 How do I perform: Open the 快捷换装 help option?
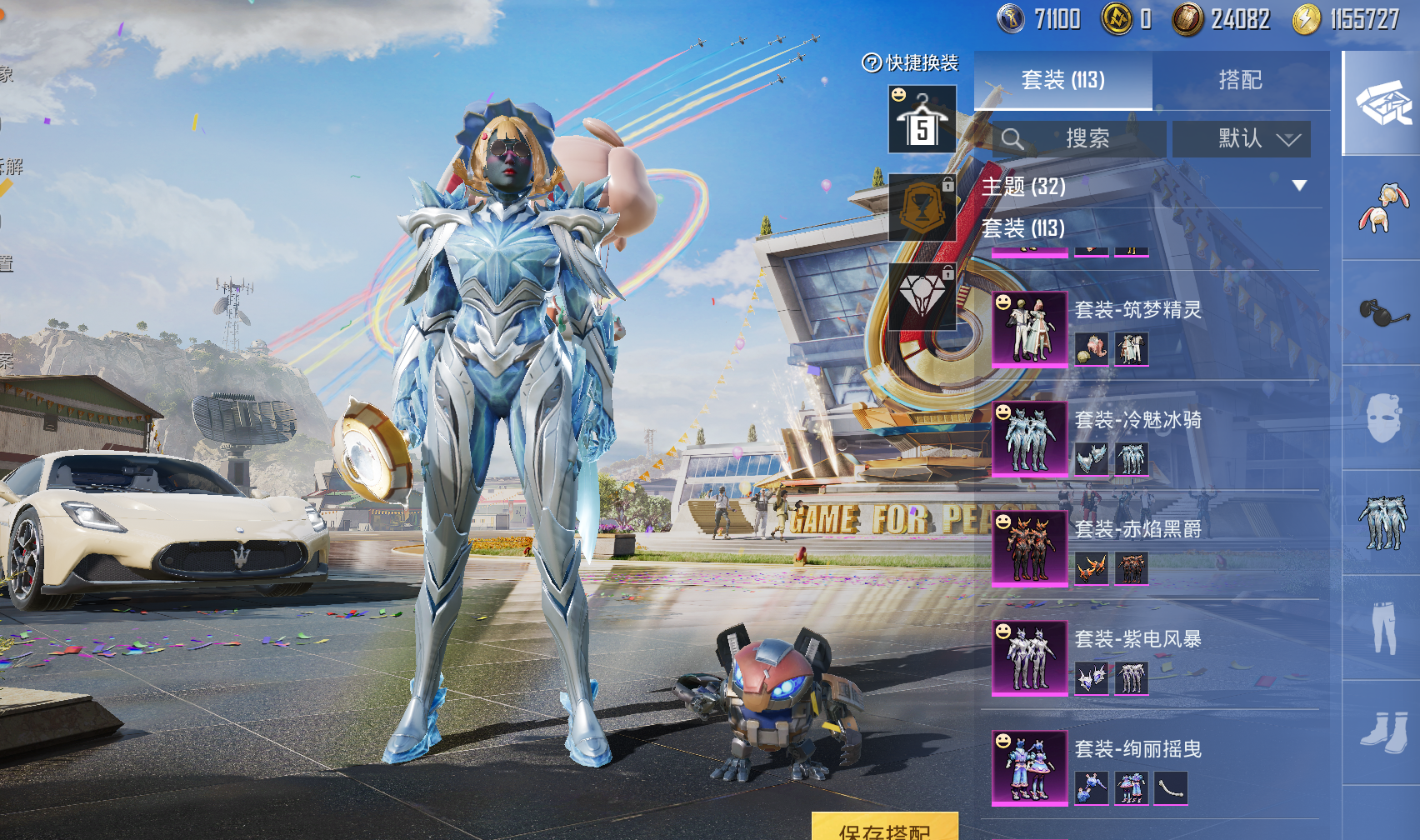[x=910, y=62]
